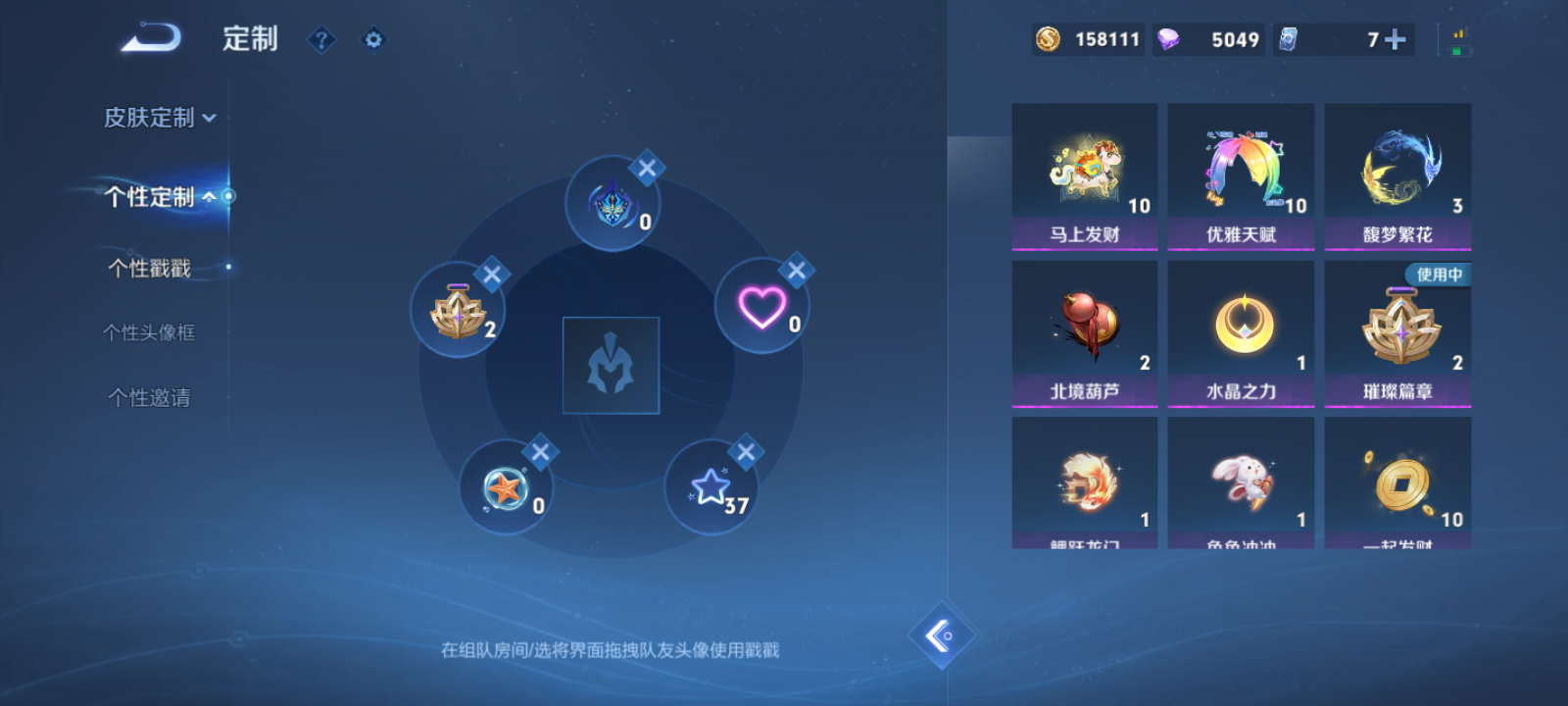Viewport: 1568px width, 706px height.
Task: Open the 个性邀请 section
Action: (150, 397)
